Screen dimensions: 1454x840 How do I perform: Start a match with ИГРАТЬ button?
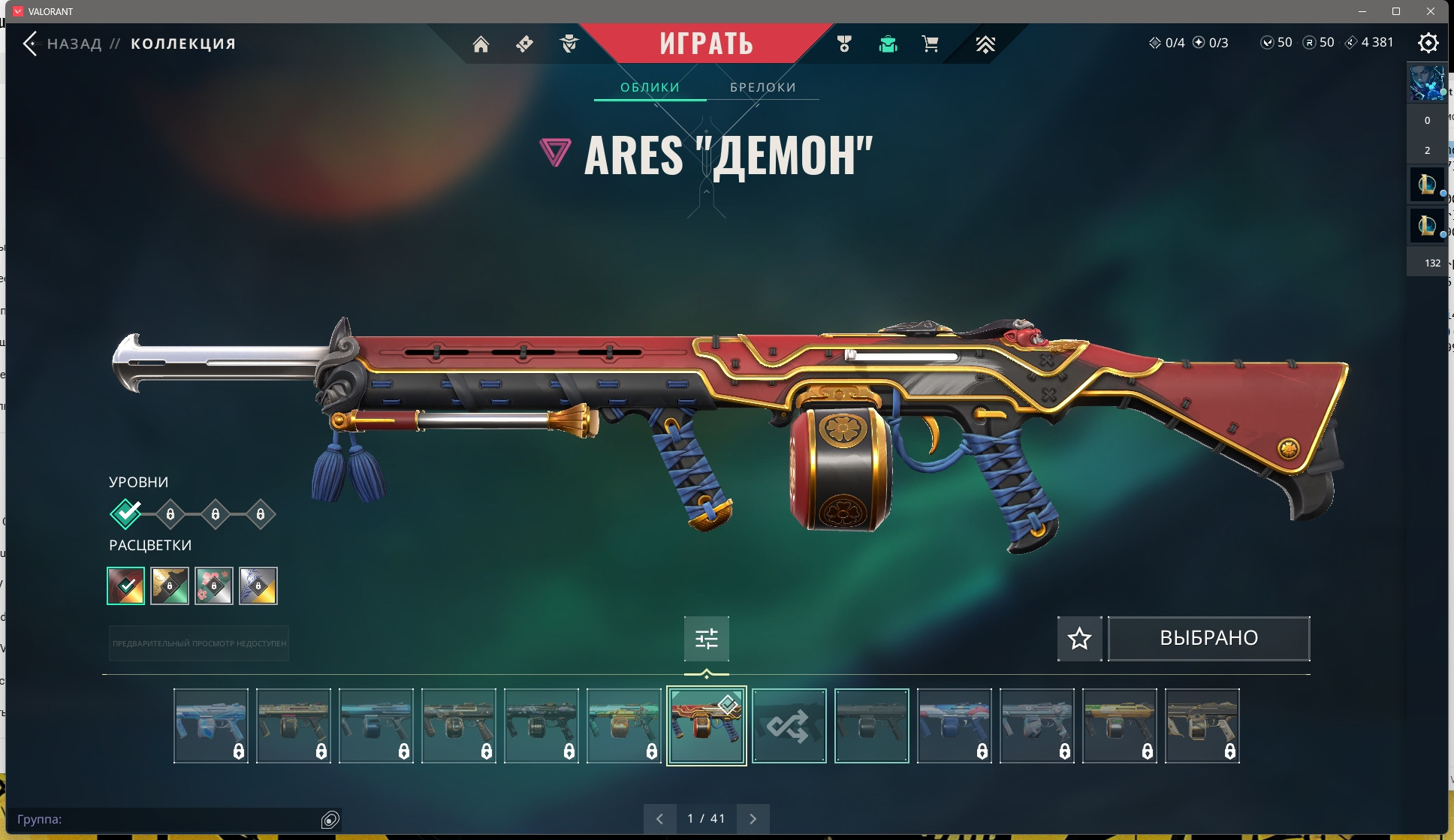coord(706,44)
